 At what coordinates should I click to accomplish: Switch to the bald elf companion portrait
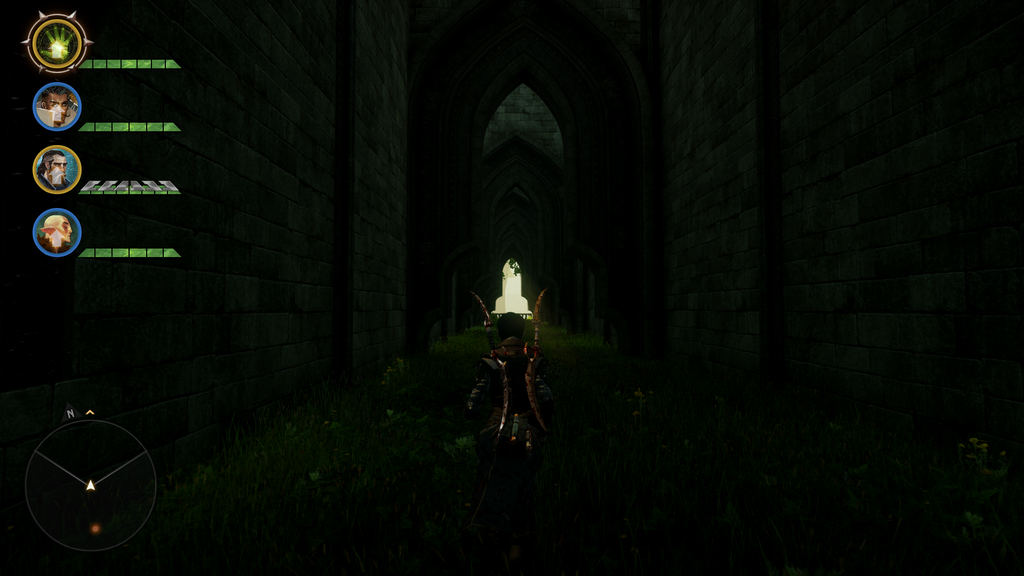57,232
